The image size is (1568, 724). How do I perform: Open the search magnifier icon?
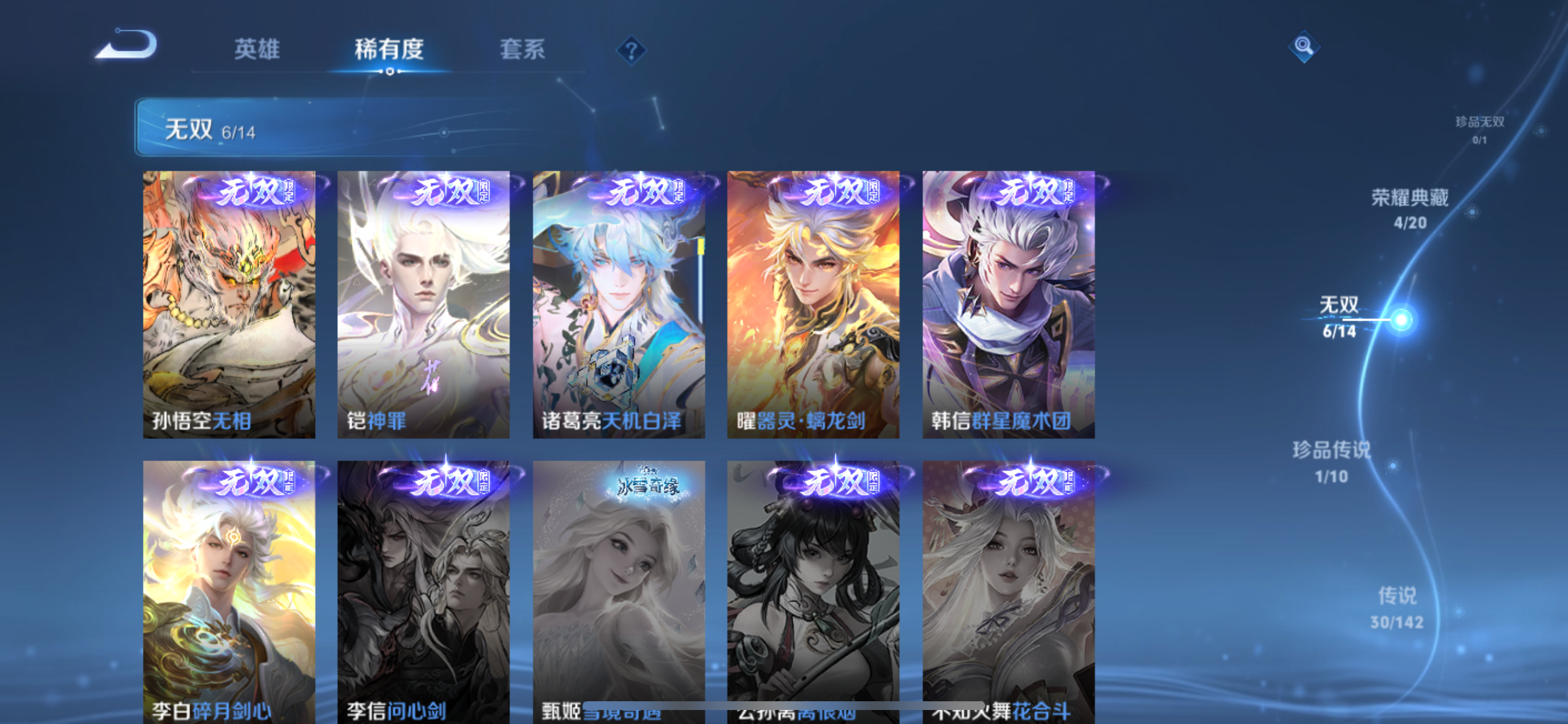pos(1304,46)
